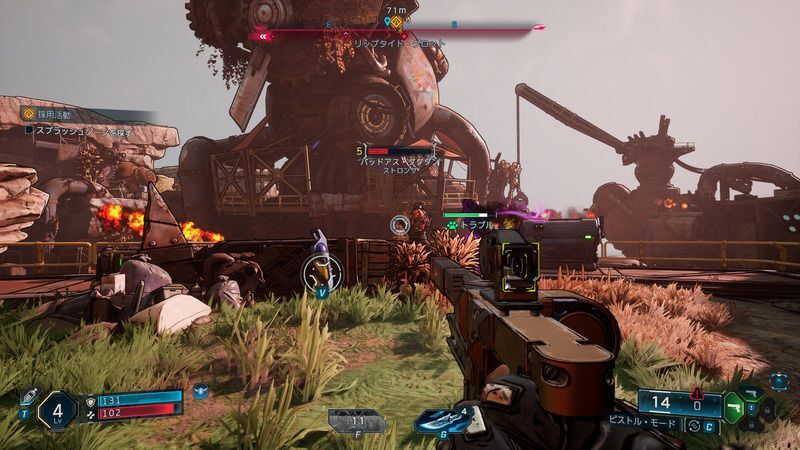
Task: Open the 採用活動 quest tracker
Action: click(50, 114)
